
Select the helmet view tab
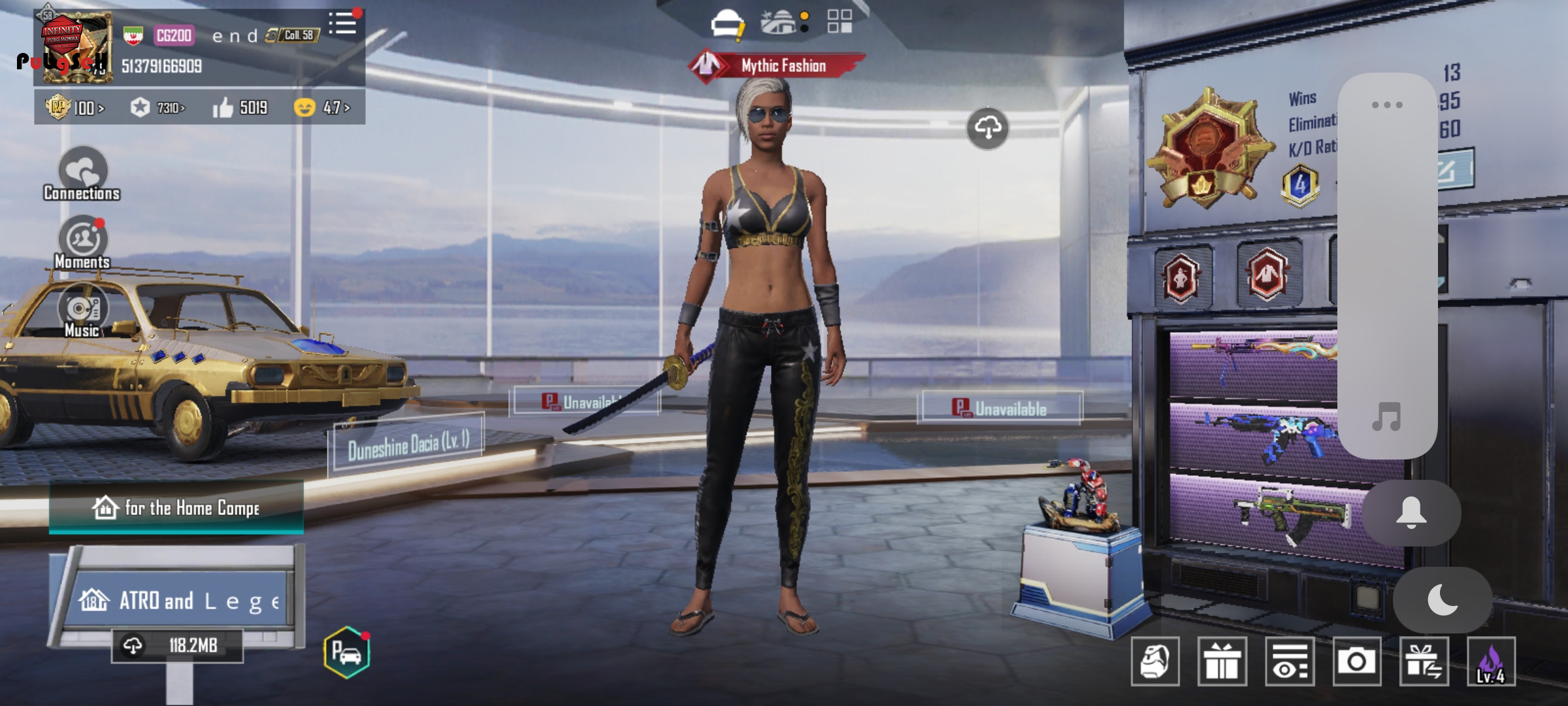727,24
